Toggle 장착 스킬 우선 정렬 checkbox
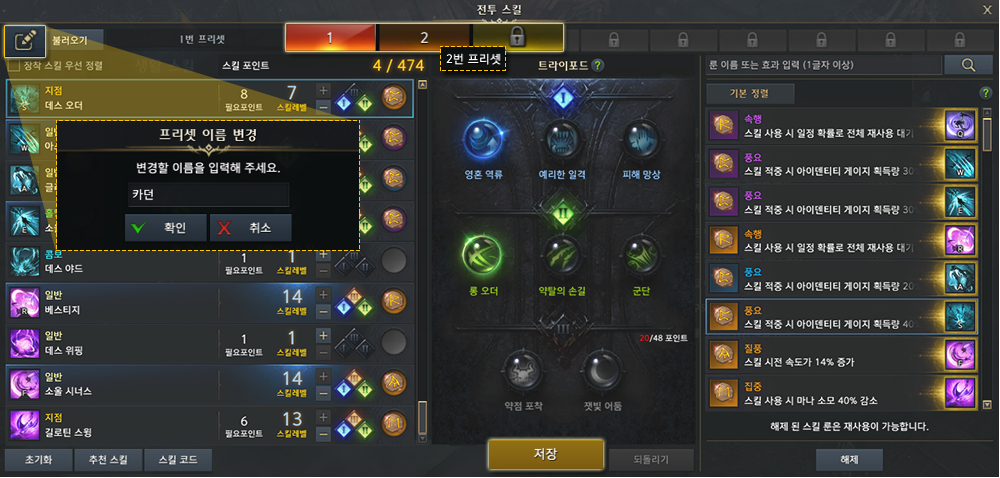Image resolution: width=1000 pixels, height=478 pixels. click(14, 66)
